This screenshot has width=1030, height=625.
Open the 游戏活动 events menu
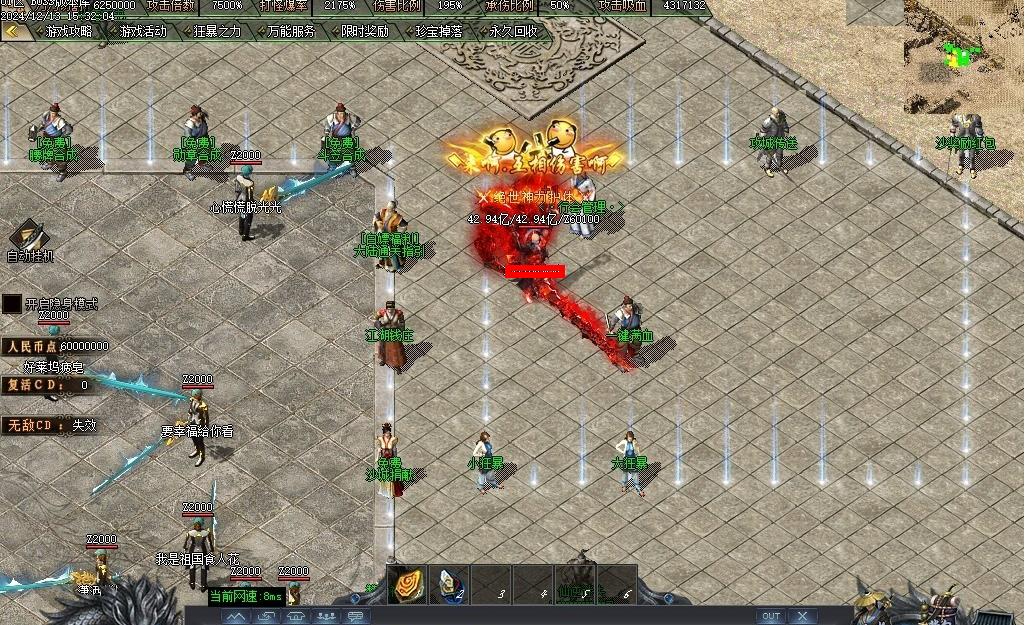click(x=143, y=31)
